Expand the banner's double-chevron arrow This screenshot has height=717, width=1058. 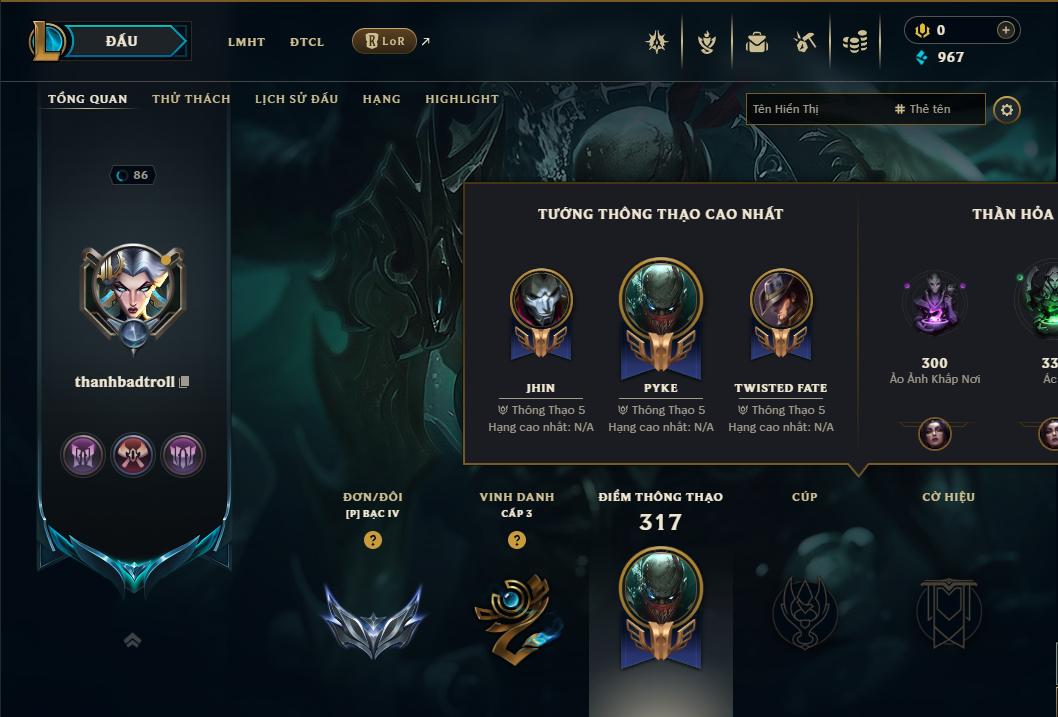[x=132, y=640]
